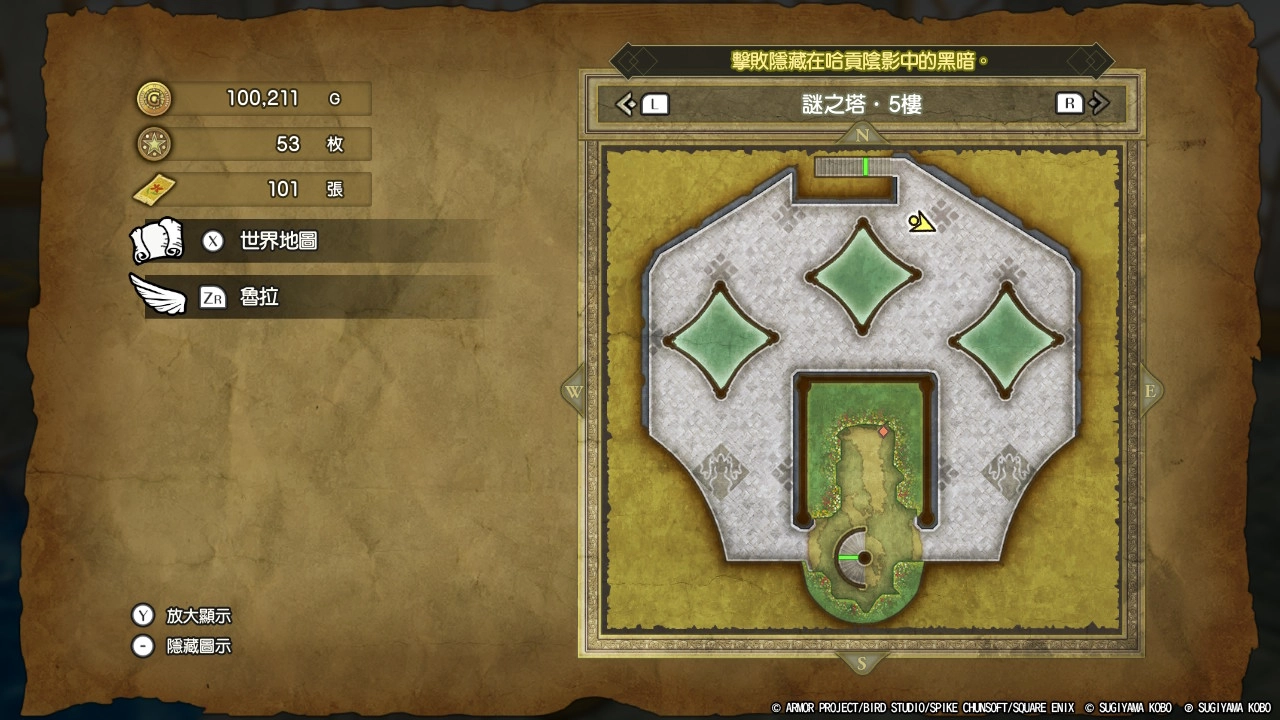Click the green staircase marker at map top
This screenshot has width=1280, height=720.
pos(865,167)
